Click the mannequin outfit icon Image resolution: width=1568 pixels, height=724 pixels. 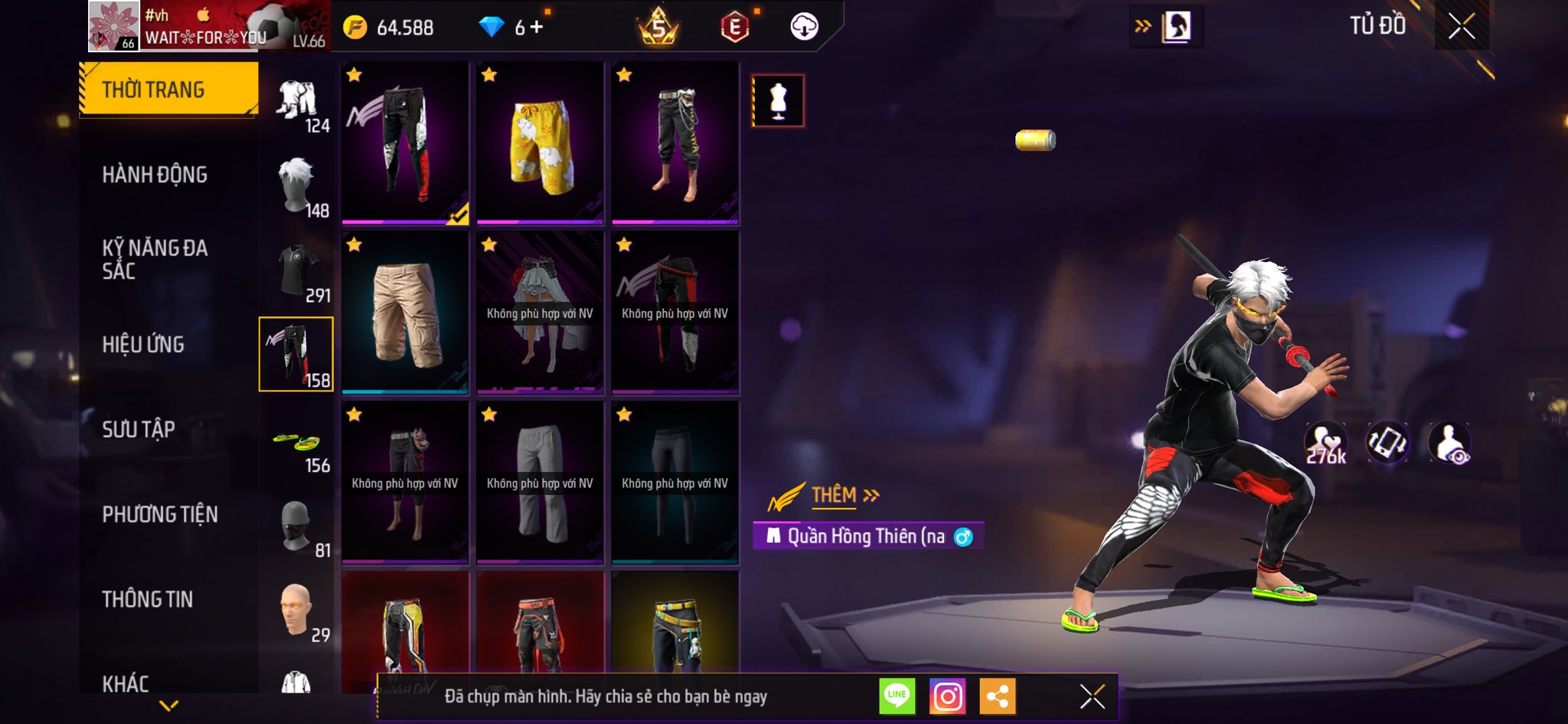pos(778,101)
